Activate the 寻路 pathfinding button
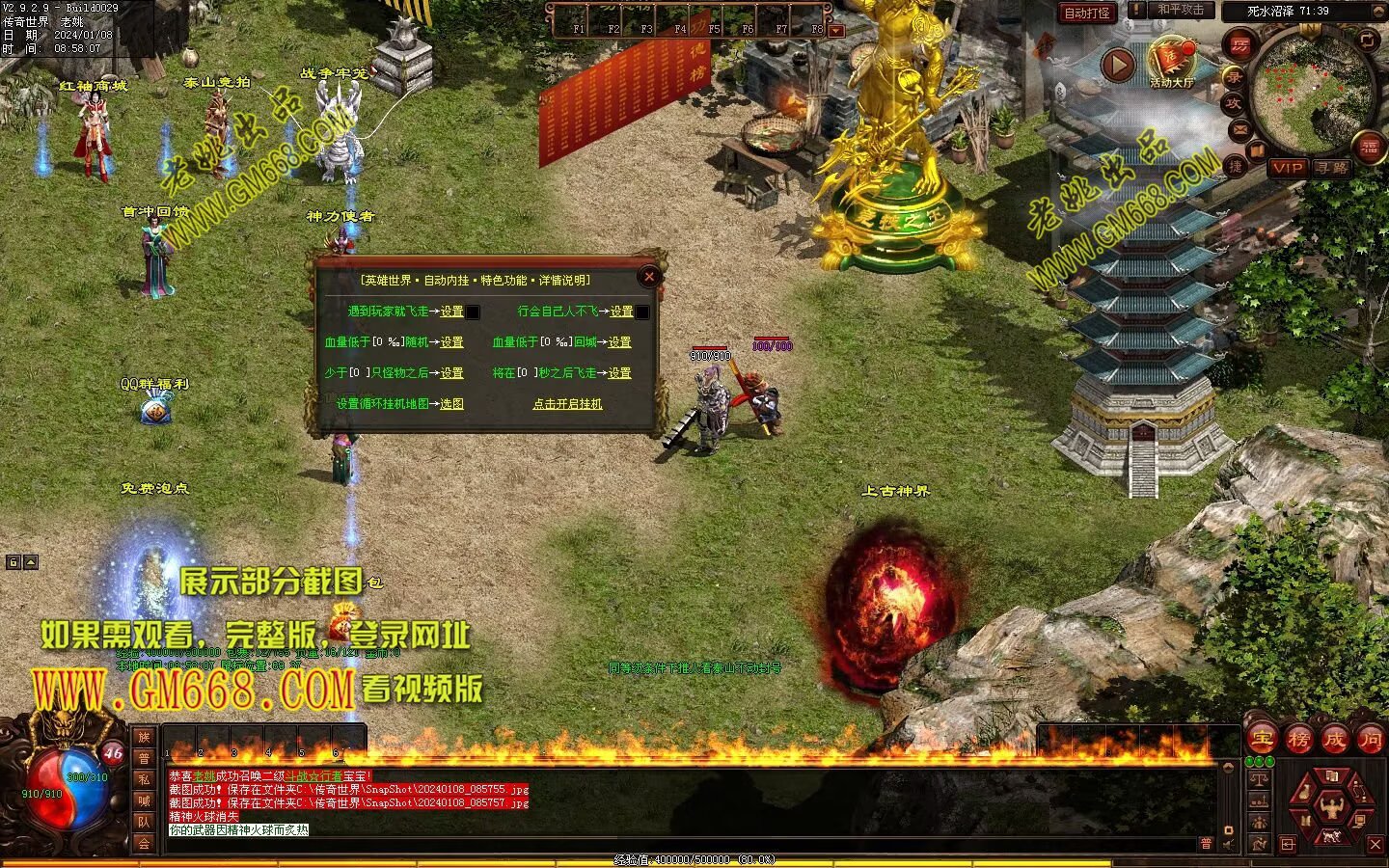This screenshot has width=1389, height=868. [x=1332, y=168]
